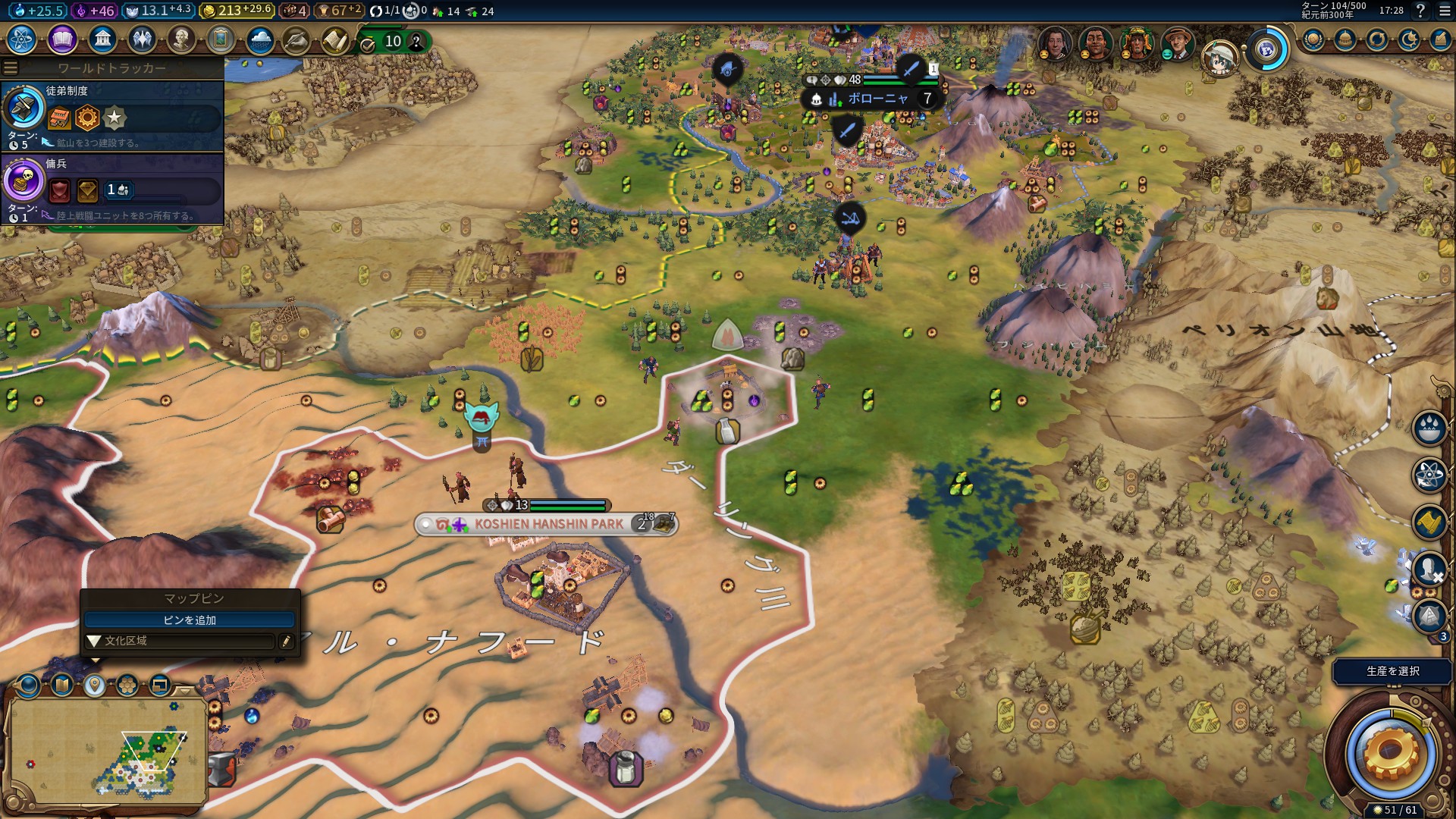This screenshot has width=1456, height=819.
Task: Toggle the World Tracker hamburger menu
Action: coord(11,68)
